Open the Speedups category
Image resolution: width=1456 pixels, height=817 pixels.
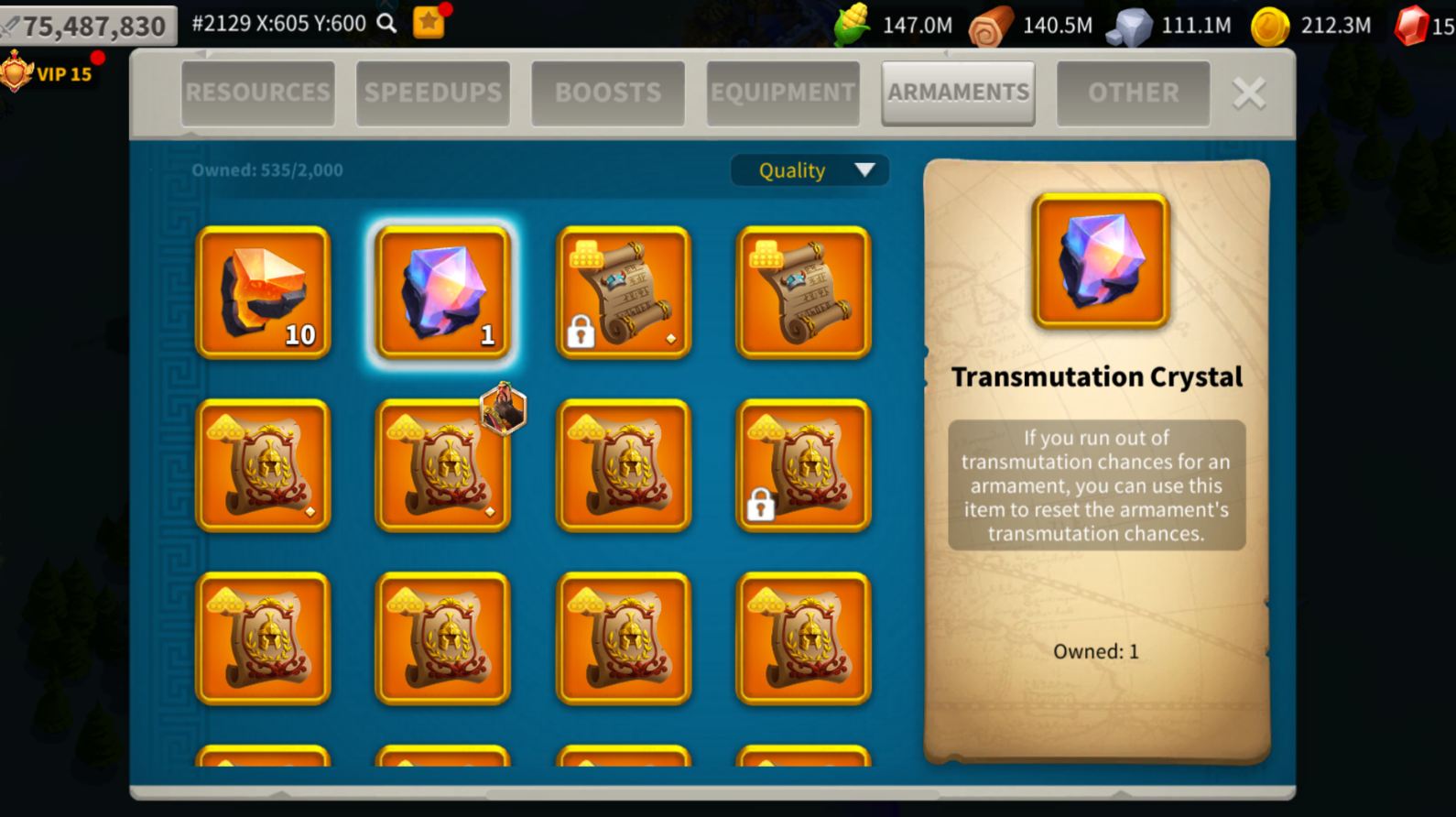click(x=432, y=92)
